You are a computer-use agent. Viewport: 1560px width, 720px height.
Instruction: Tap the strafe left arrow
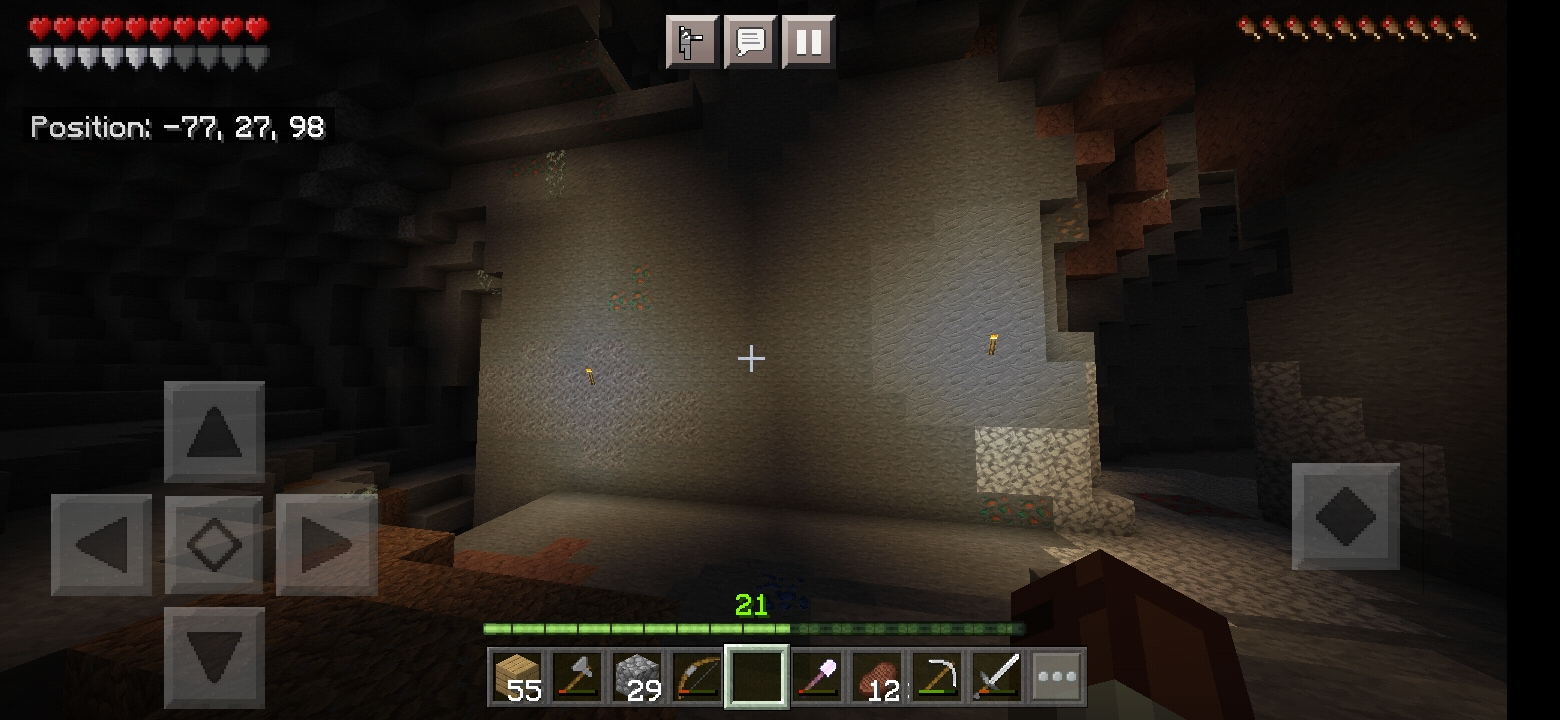tap(102, 545)
